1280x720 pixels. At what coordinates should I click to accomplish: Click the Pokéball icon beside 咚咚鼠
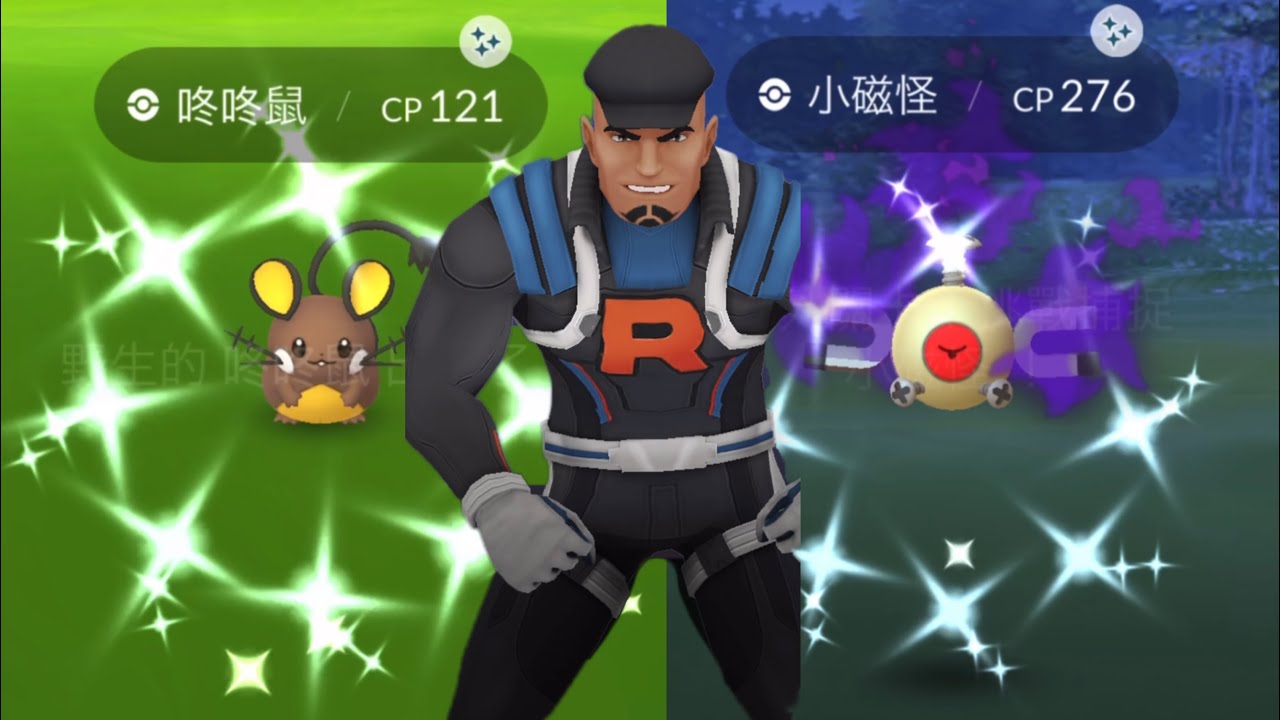pyautogui.click(x=144, y=100)
